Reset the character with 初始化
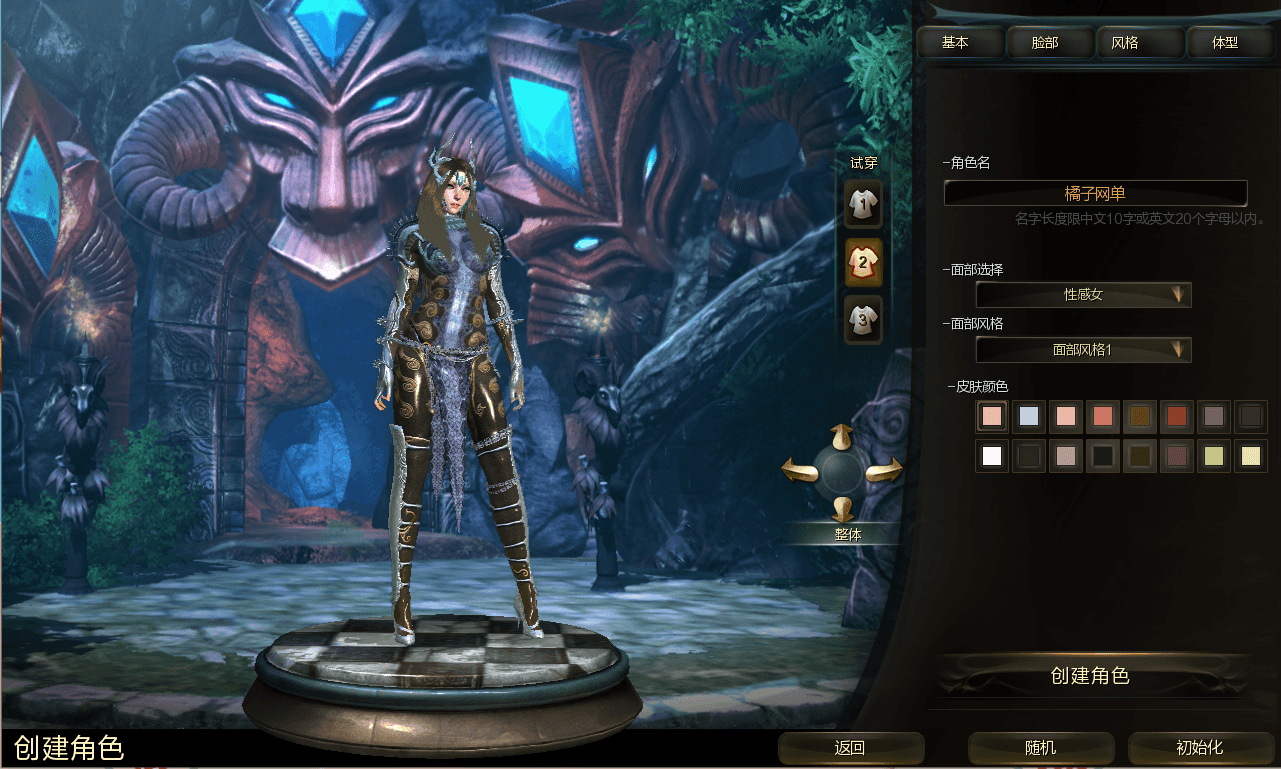This screenshot has width=1281, height=769. coord(1199,748)
